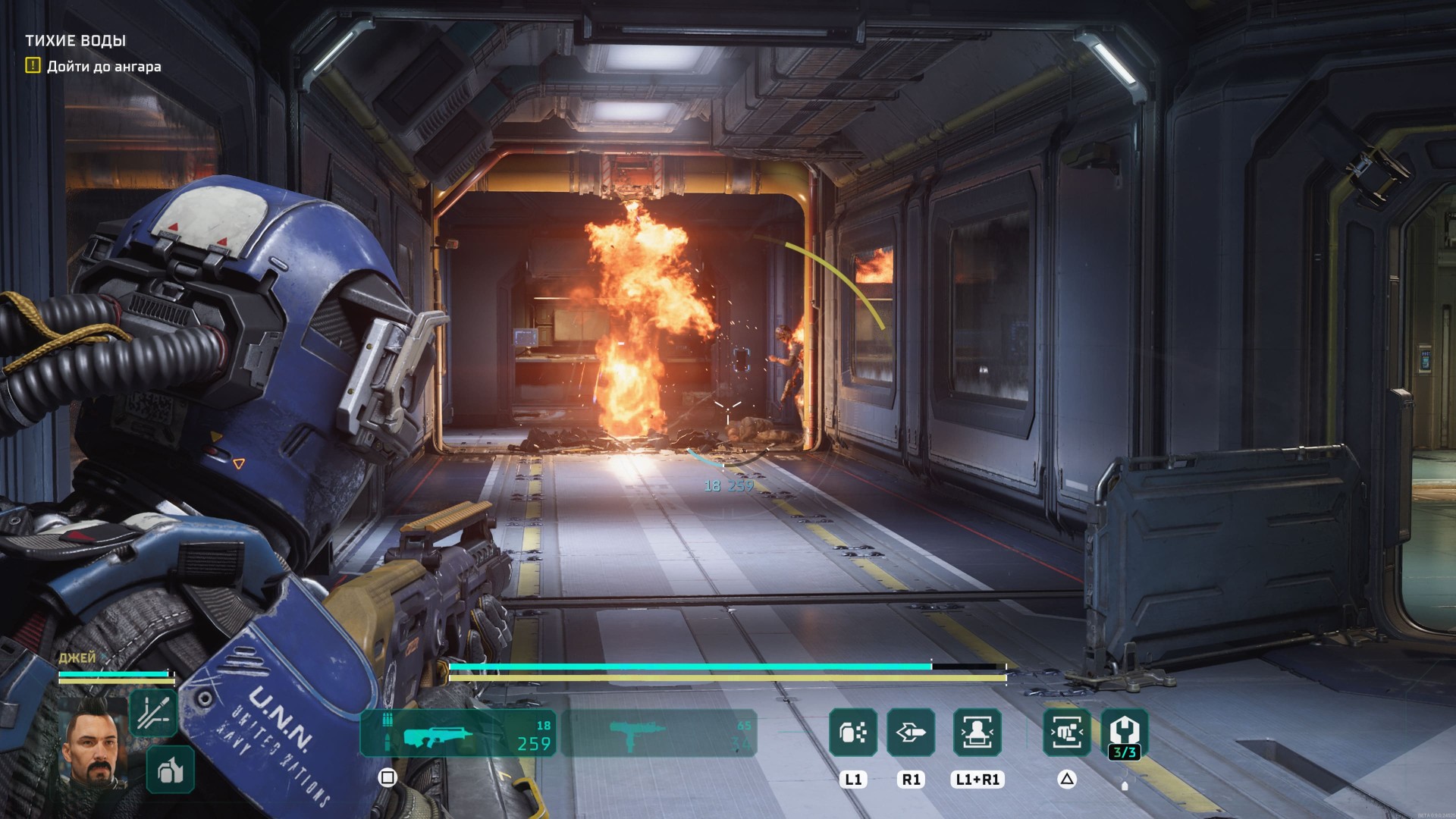Select the small grenade icon beside the portrait

point(171,770)
